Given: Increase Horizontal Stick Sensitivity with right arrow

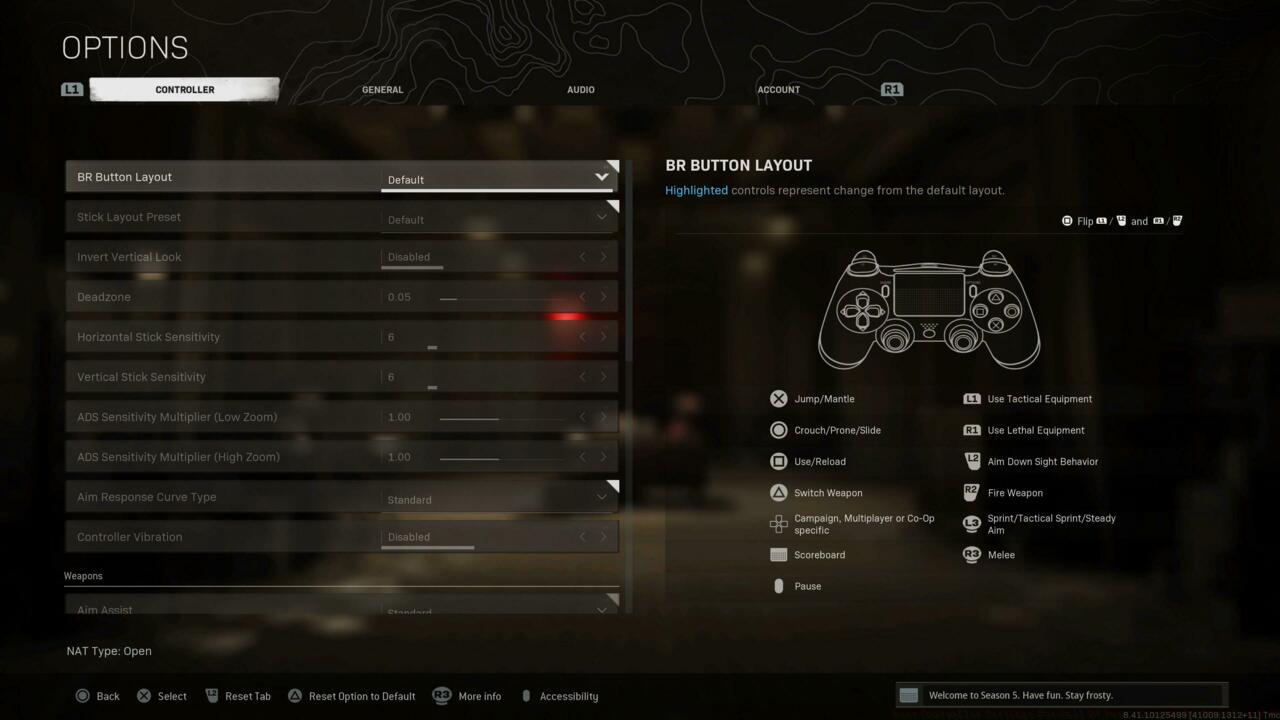Looking at the screenshot, I should point(603,337).
